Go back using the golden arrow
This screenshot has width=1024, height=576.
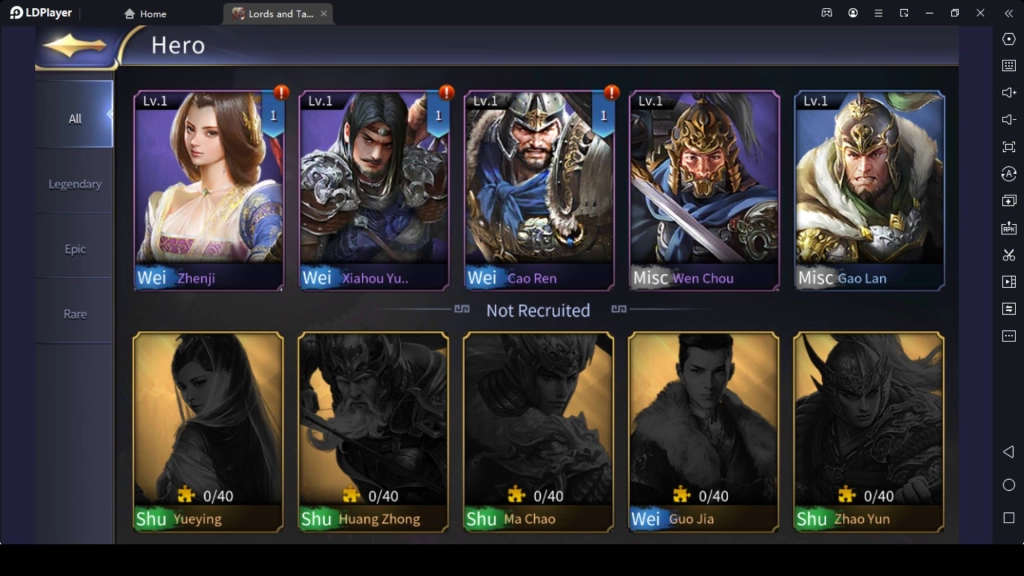(75, 46)
